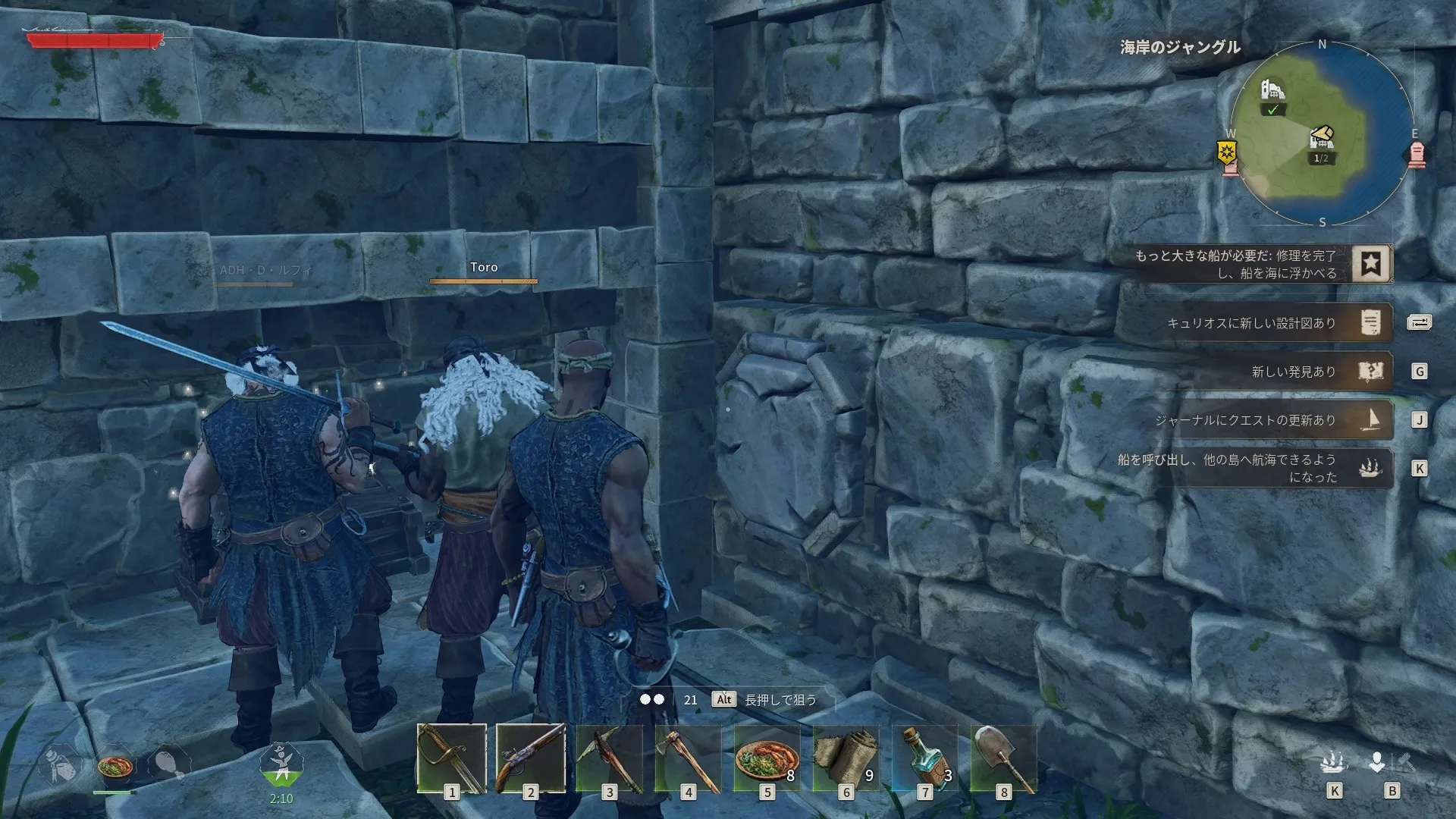
Task: Open the new blueprints notification from キュリオス
Action: (x=1370, y=323)
